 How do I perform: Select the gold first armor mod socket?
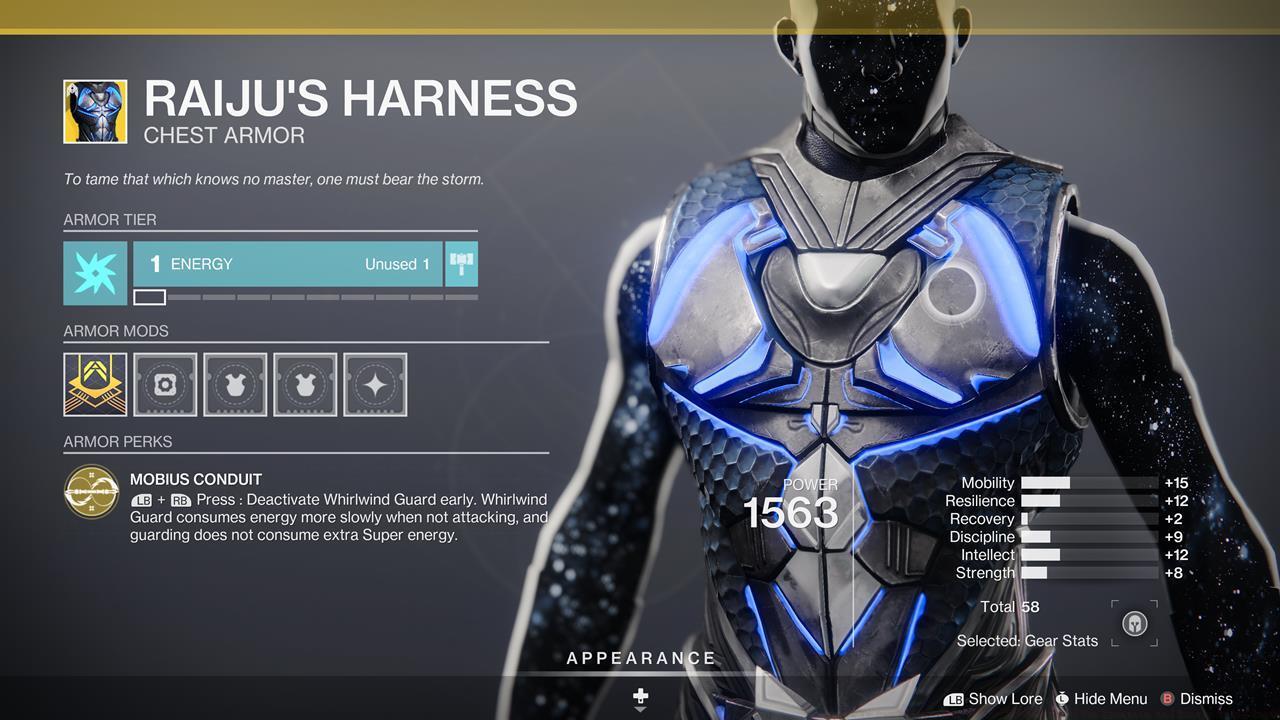tap(94, 385)
